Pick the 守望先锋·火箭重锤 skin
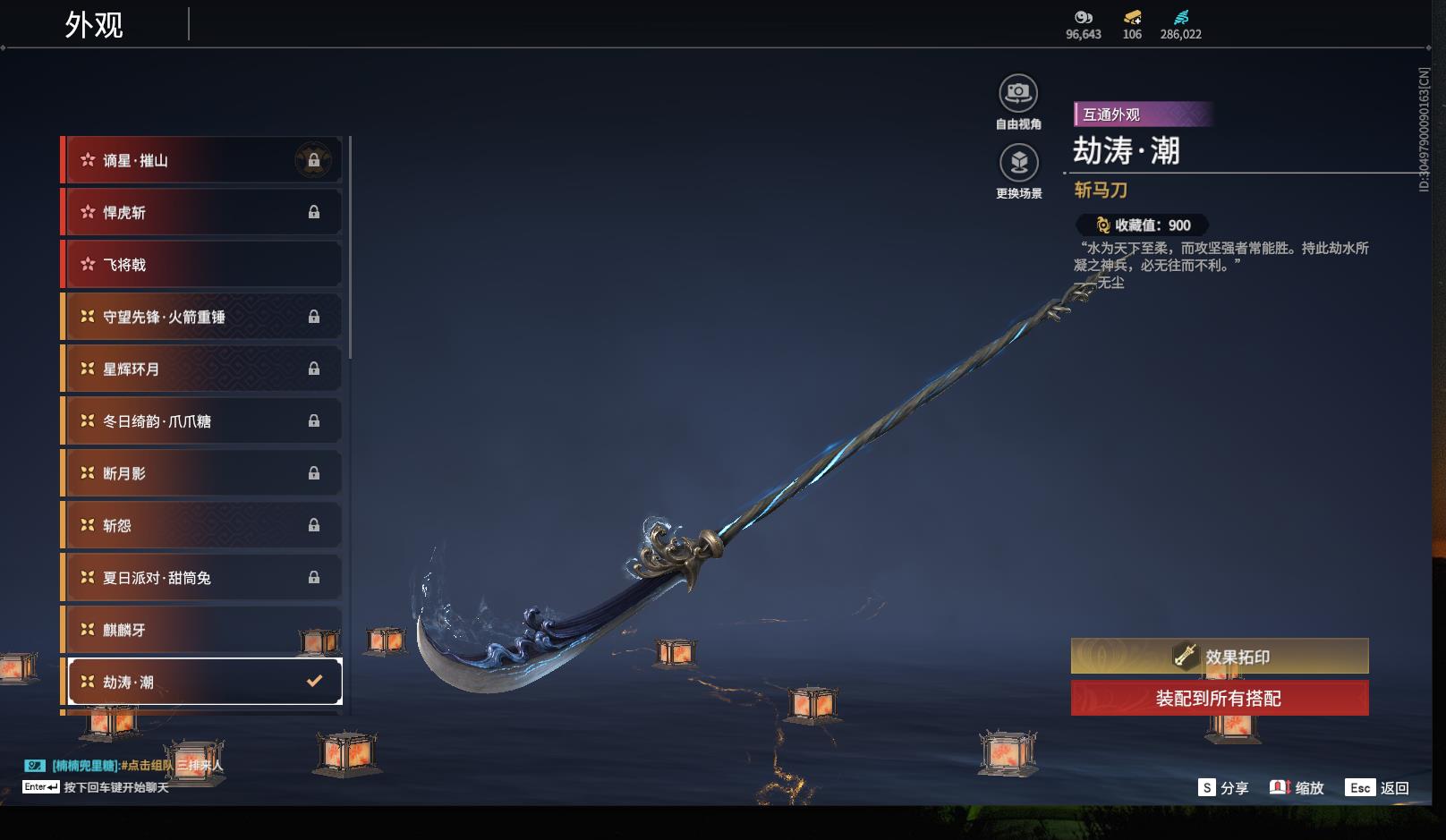The height and width of the screenshot is (840, 1446). pos(201,317)
